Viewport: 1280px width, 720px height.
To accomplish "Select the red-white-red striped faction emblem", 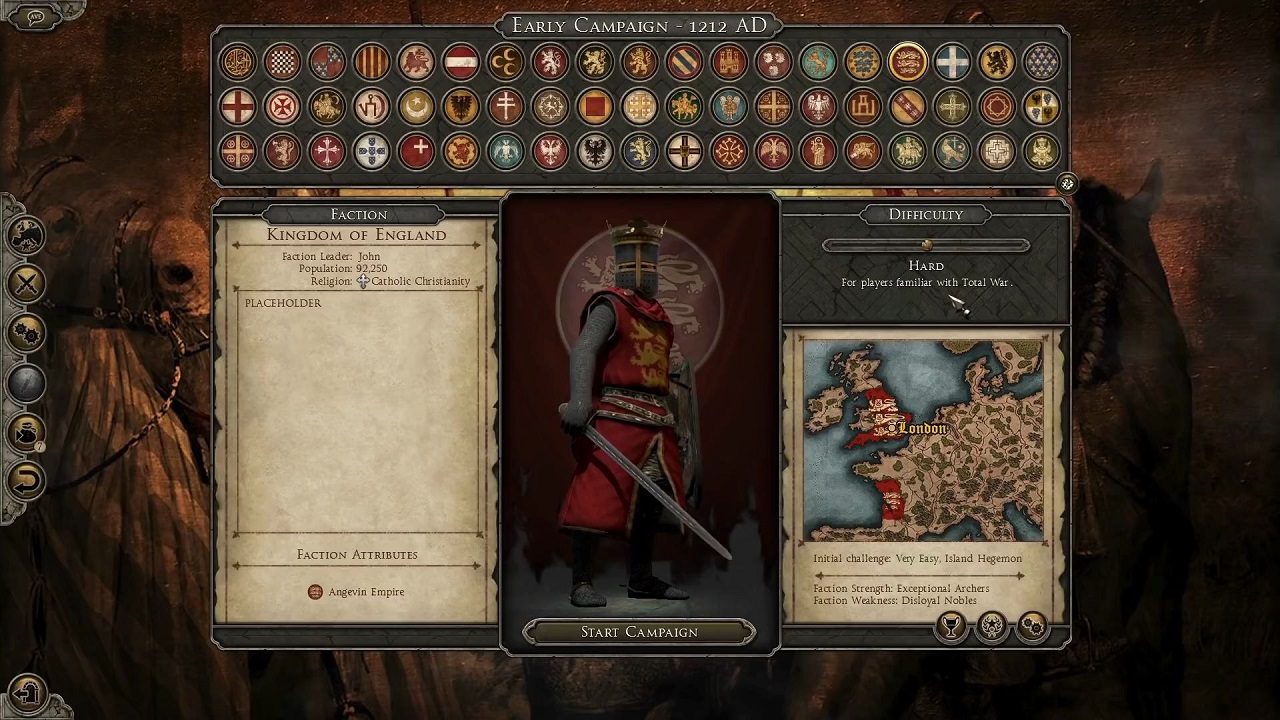I will click(460, 62).
